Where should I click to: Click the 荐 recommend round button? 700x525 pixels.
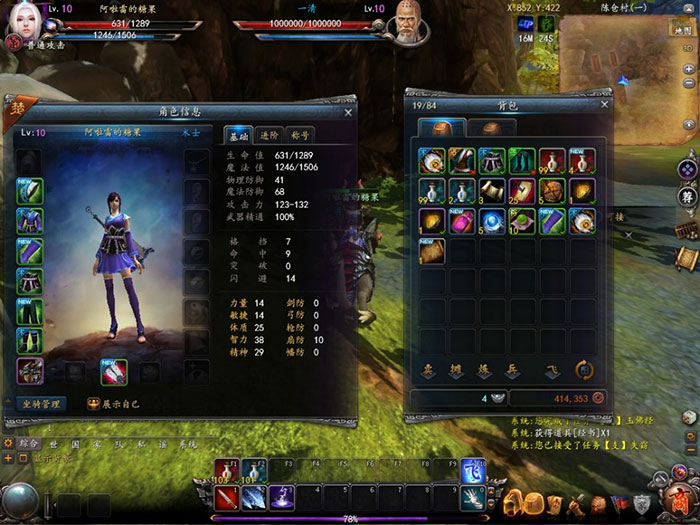pyautogui.click(x=686, y=197)
